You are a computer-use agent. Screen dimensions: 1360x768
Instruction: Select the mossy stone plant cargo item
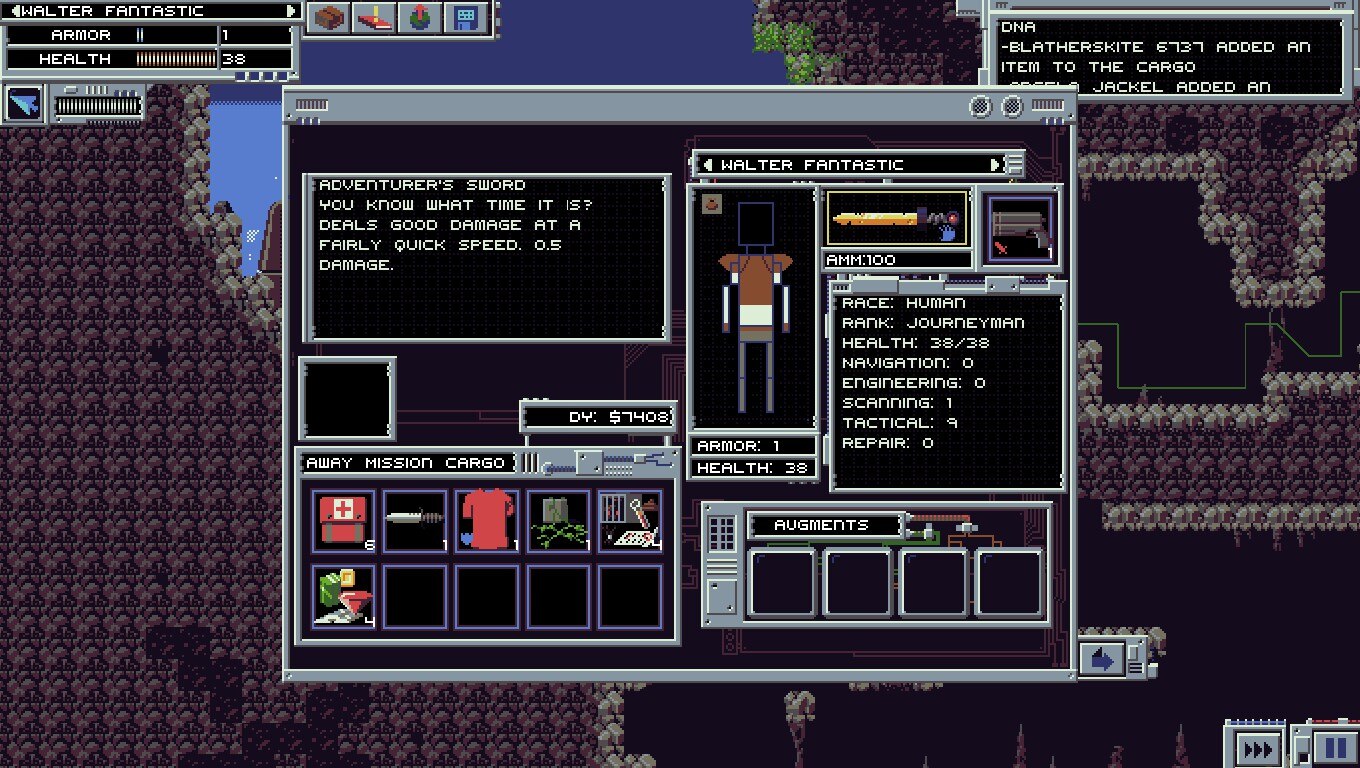point(558,521)
